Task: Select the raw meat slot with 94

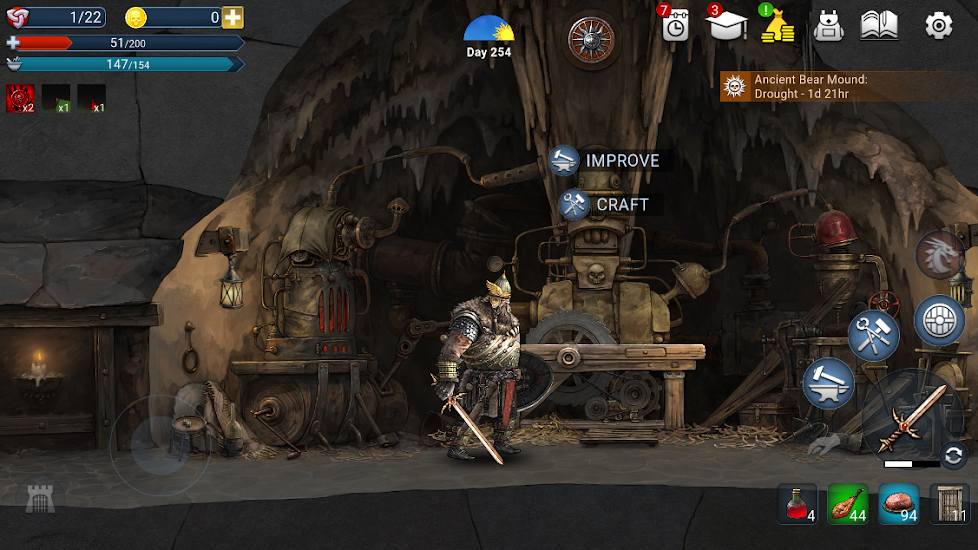Action: [x=899, y=504]
